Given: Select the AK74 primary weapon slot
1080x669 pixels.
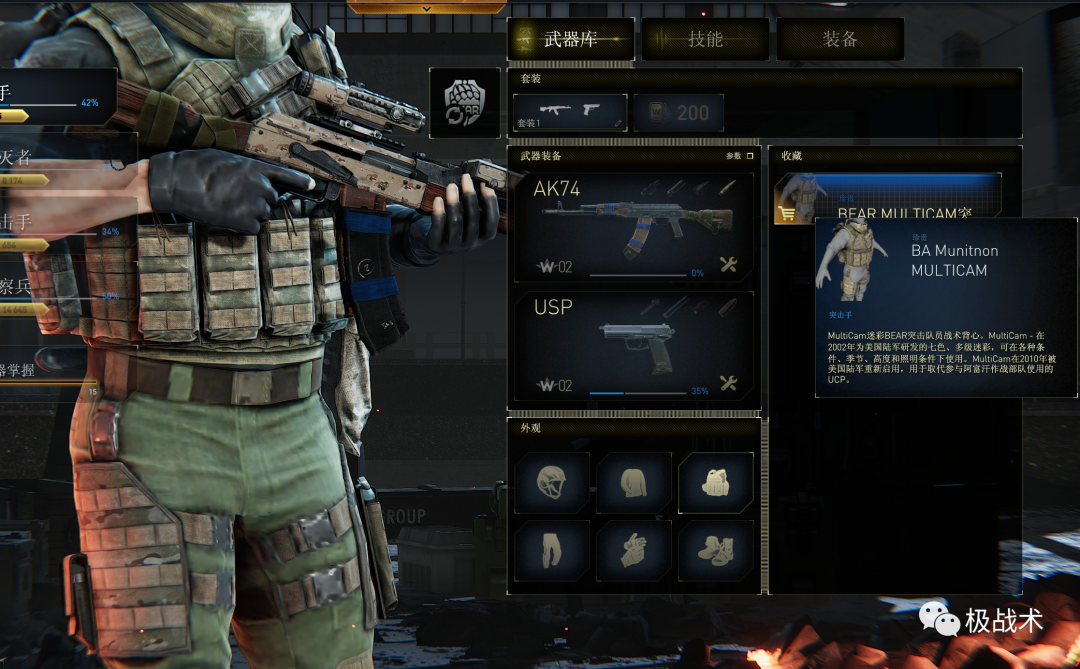Looking at the screenshot, I should pyautogui.click(x=635, y=225).
